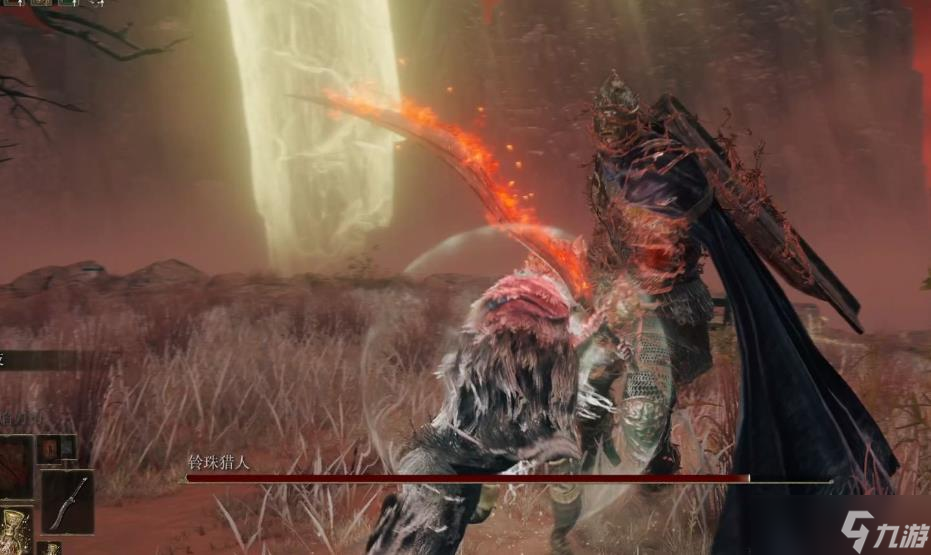The image size is (931, 555).
Task: Select the golden flask quick item slot
Action: [x=15, y=530]
